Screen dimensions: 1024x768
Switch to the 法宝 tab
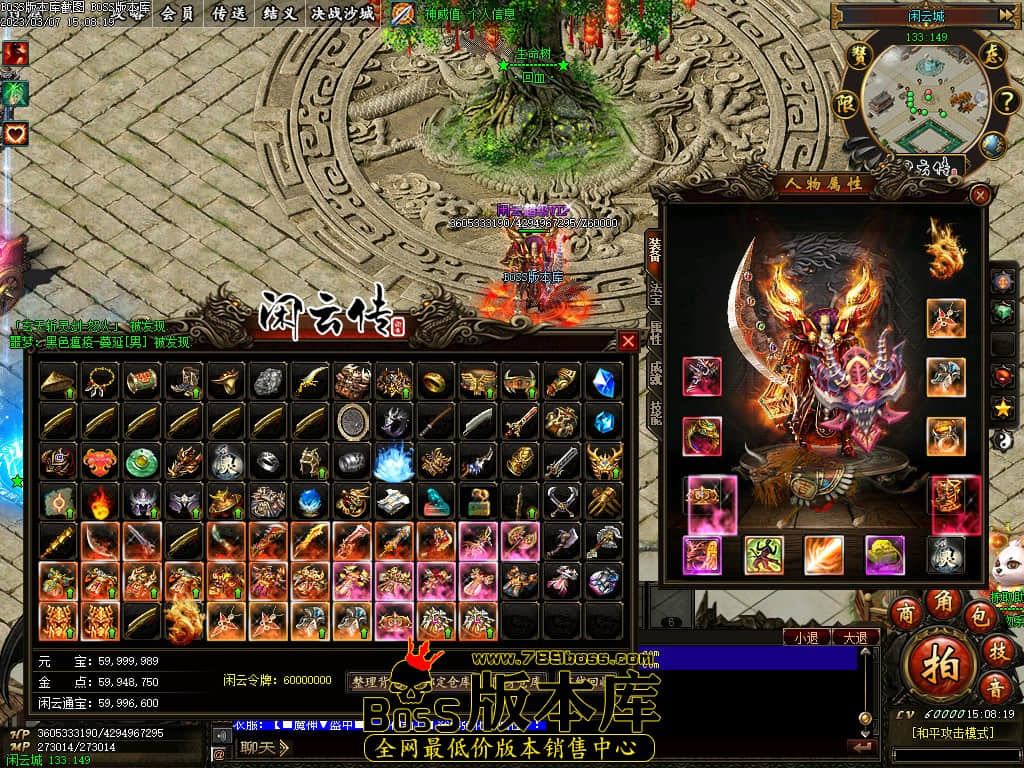coord(655,293)
